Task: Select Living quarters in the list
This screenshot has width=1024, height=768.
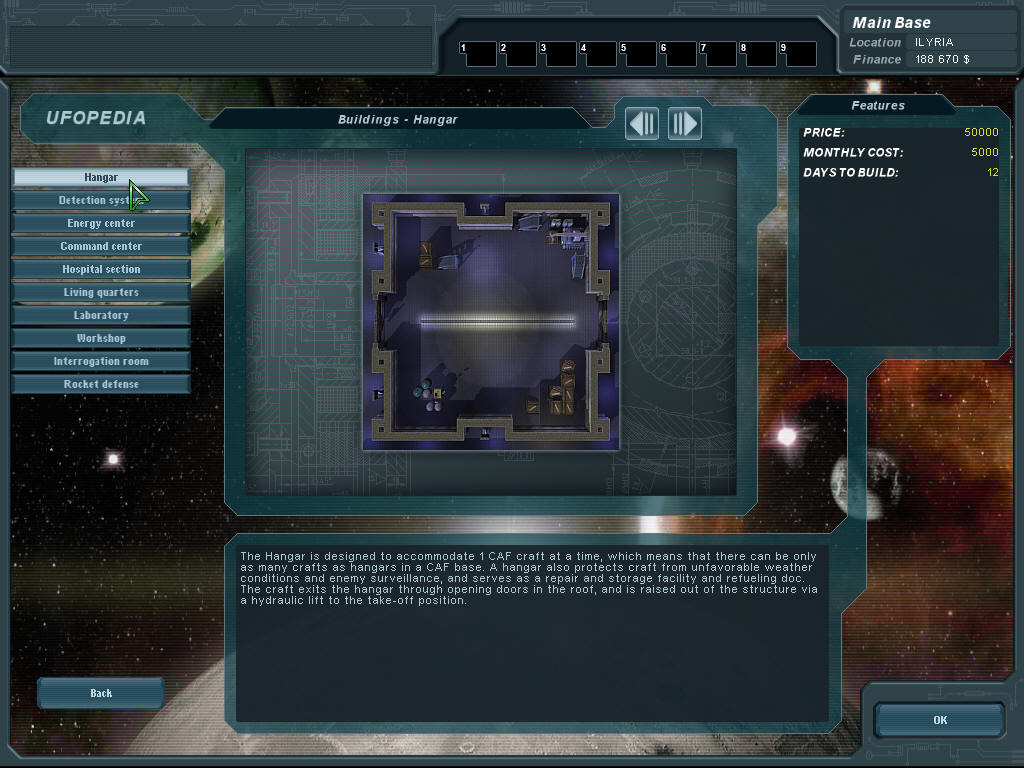Action: pyautogui.click(x=100, y=292)
